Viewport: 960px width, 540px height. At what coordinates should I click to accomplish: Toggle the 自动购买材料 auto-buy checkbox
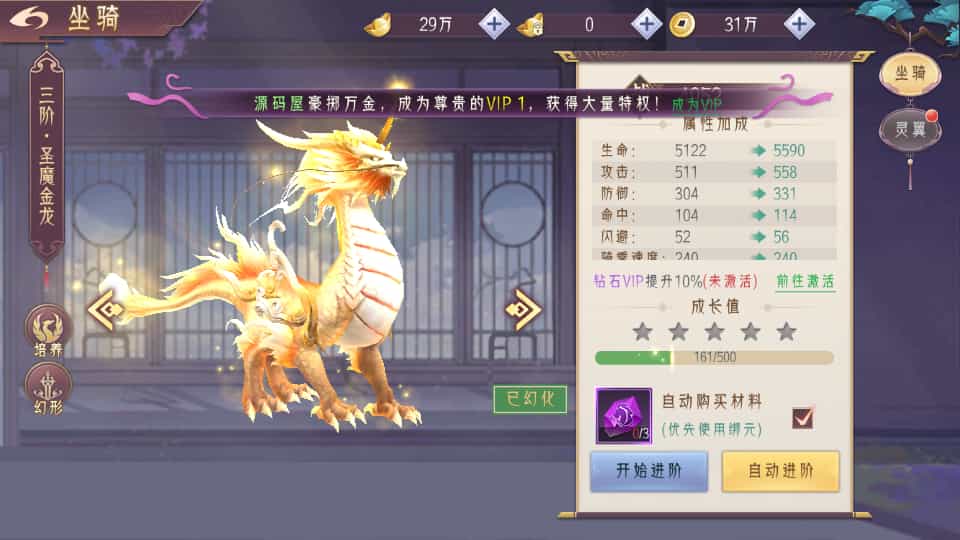pos(802,417)
